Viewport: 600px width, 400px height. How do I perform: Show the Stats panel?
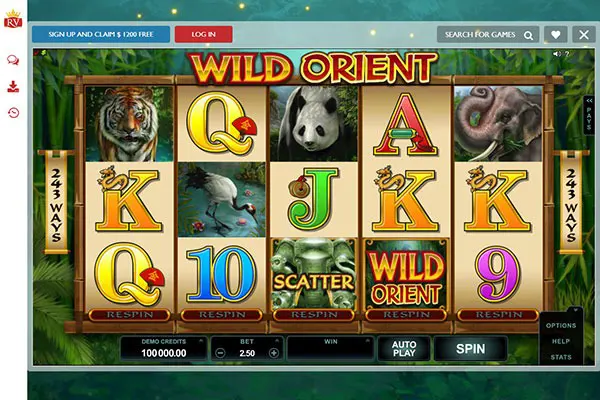tap(561, 356)
